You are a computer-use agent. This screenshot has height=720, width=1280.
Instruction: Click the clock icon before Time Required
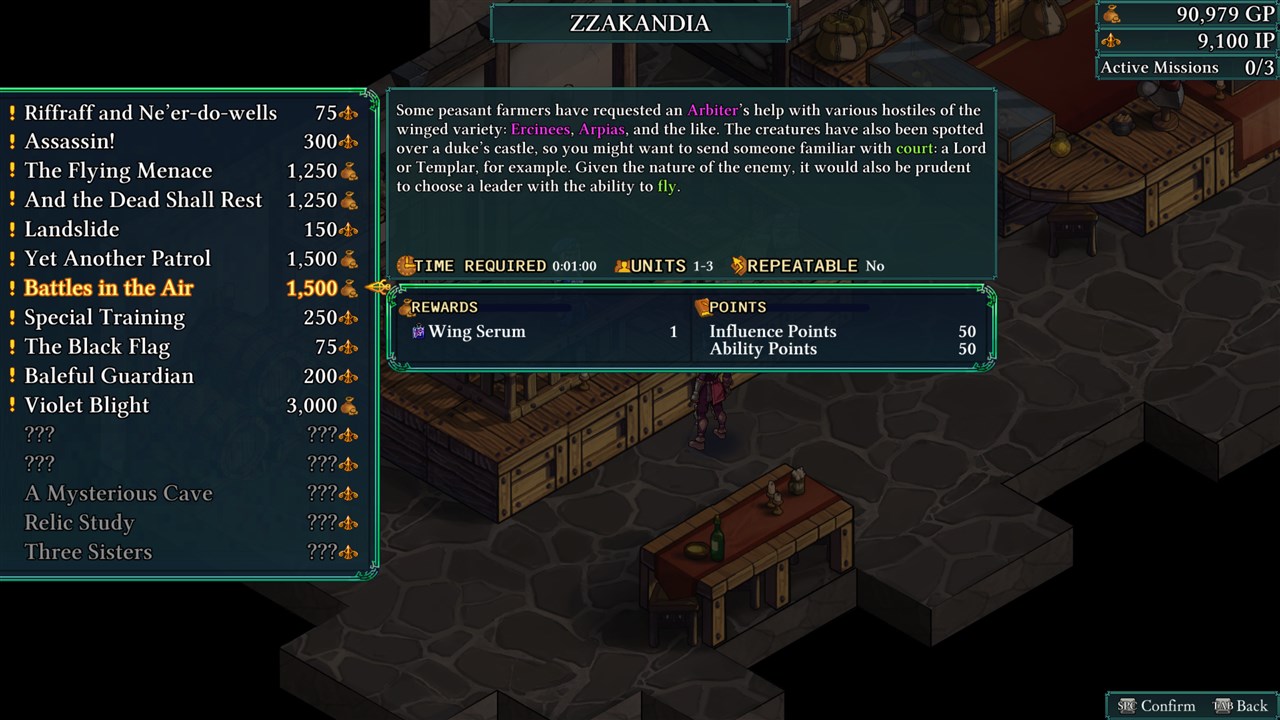point(405,266)
